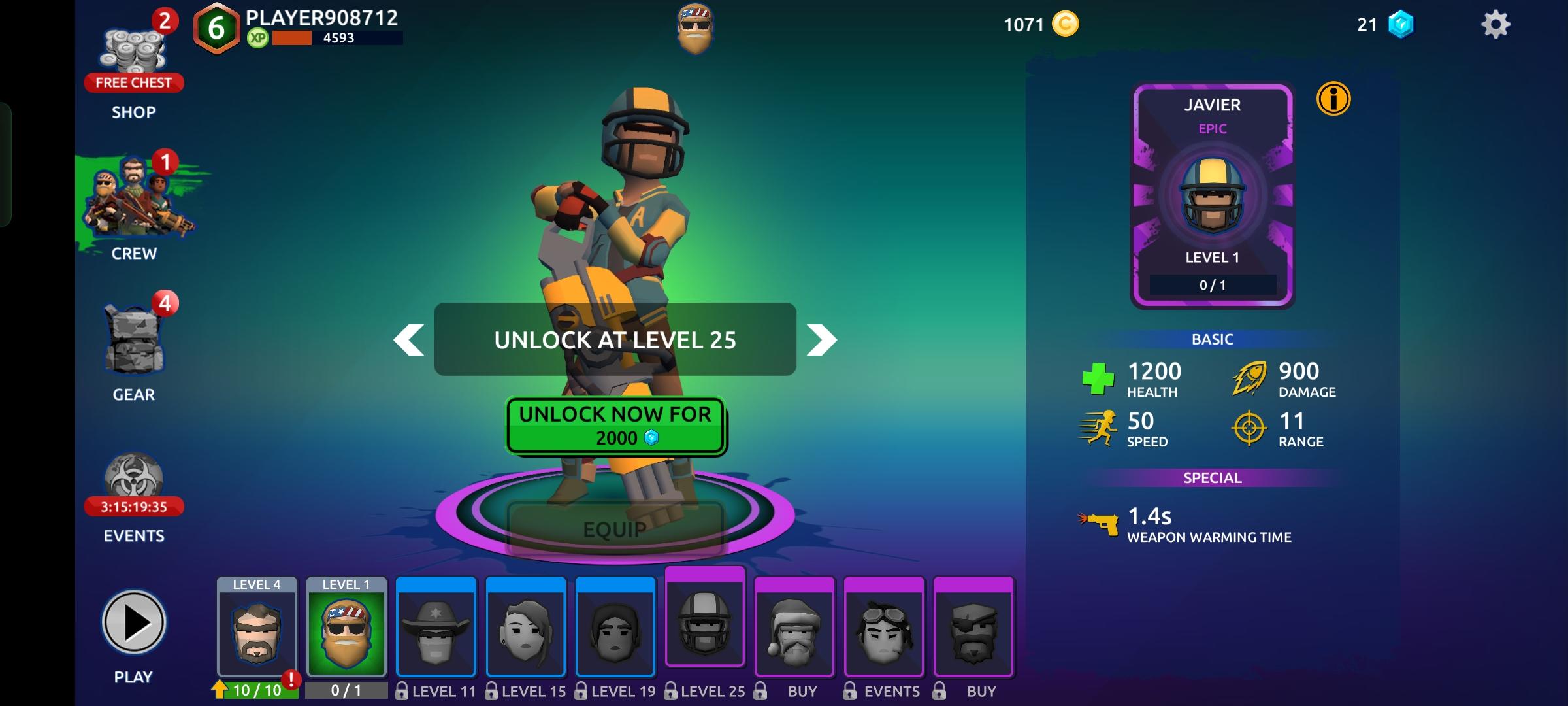The width and height of the screenshot is (1568, 706).
Task: Select the equipped American-flag character portrait
Action: pyautogui.click(x=347, y=631)
